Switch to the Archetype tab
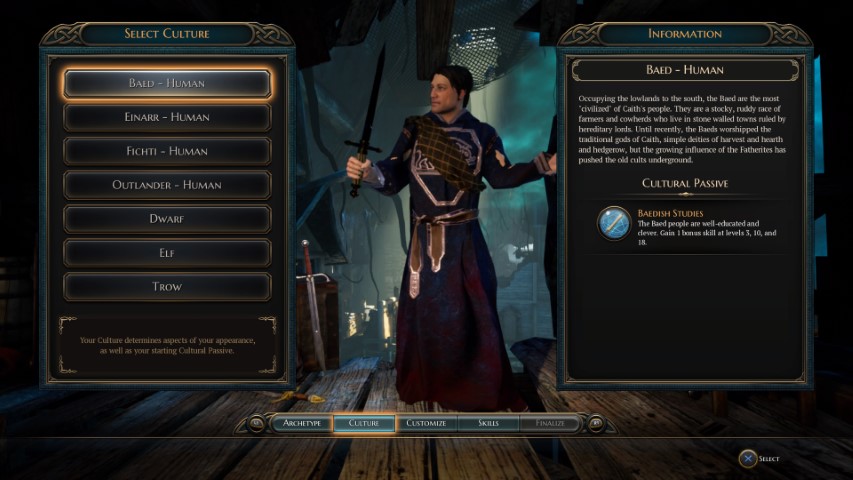853x480 pixels. click(x=301, y=423)
